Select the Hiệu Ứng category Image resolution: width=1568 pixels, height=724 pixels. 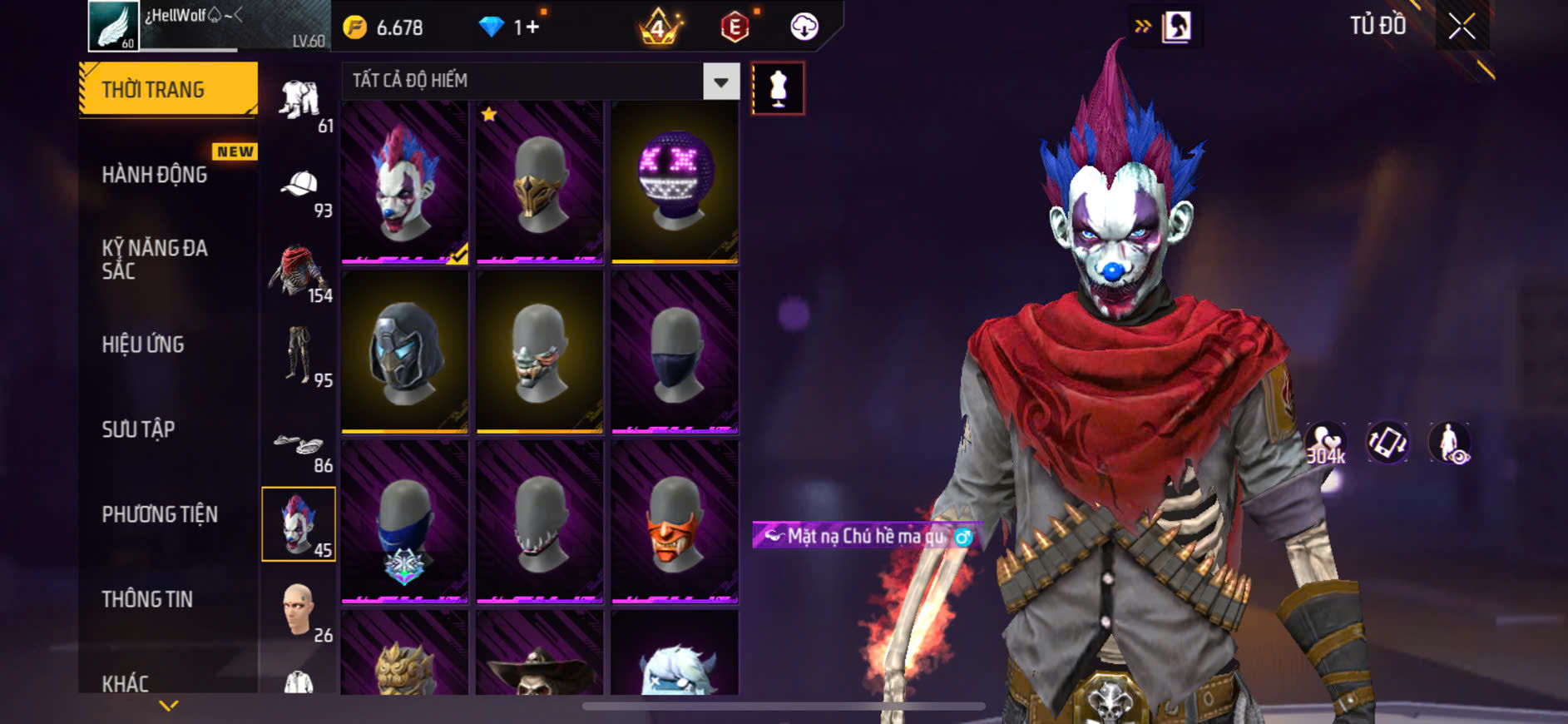point(143,345)
